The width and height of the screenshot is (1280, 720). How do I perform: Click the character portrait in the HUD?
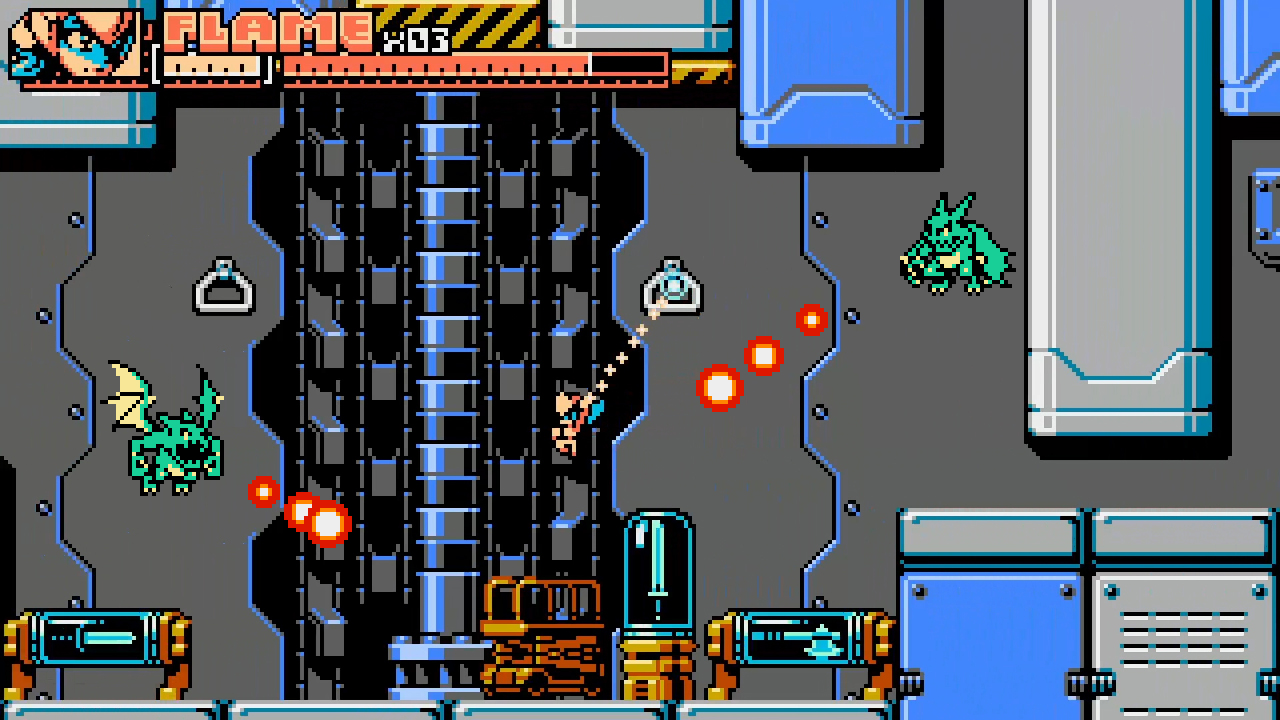point(75,45)
